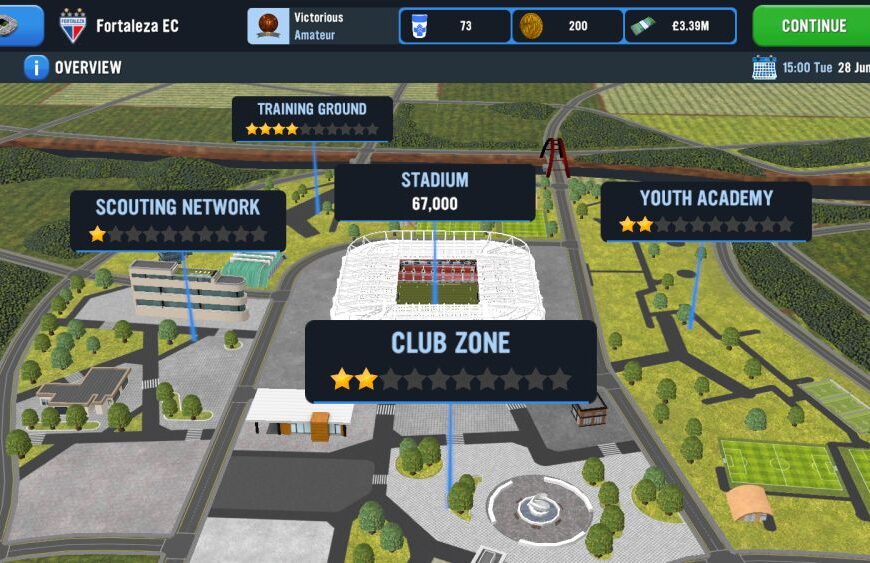Click the green Continue button

tap(812, 26)
